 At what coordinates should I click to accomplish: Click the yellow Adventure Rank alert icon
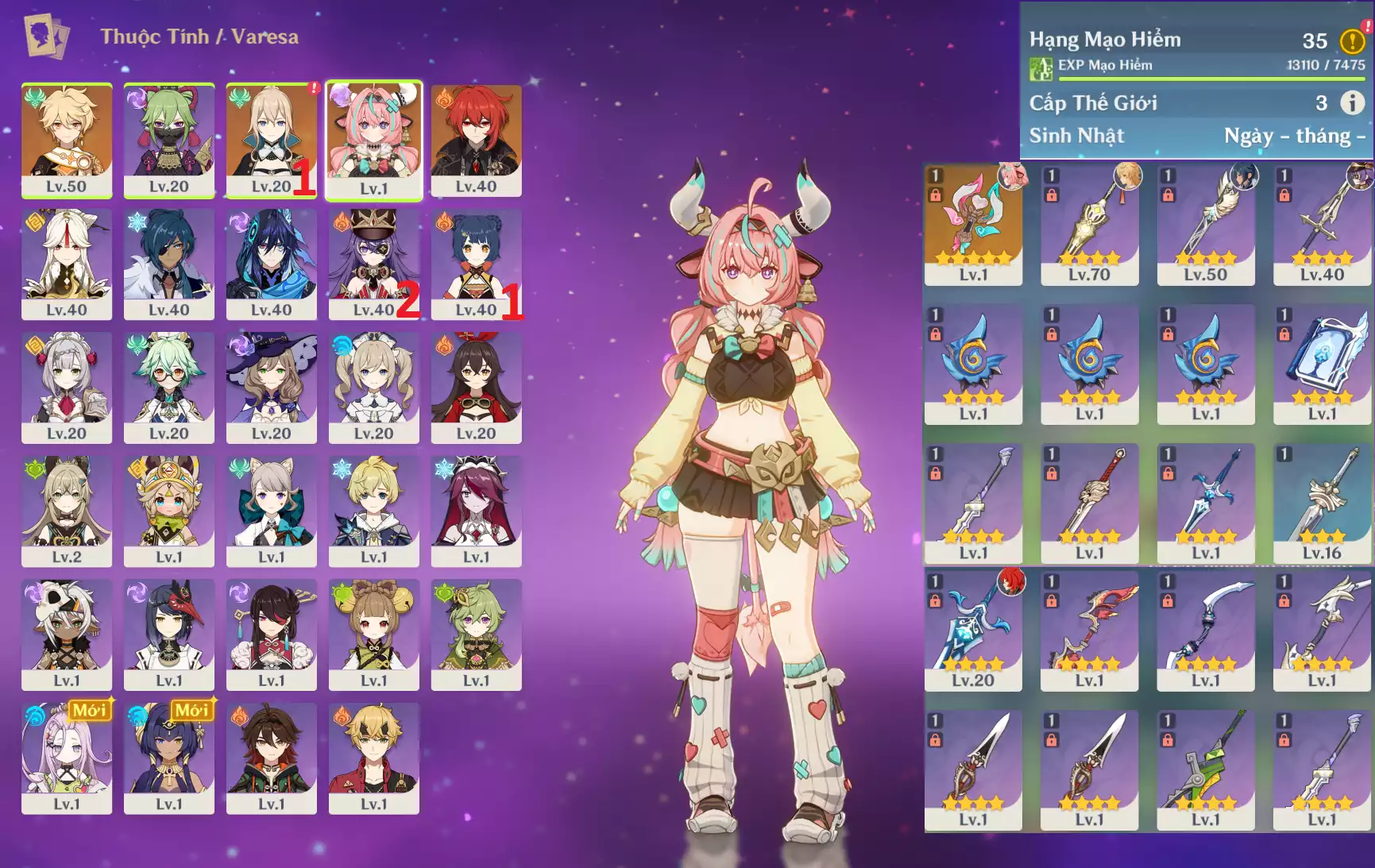click(1352, 41)
